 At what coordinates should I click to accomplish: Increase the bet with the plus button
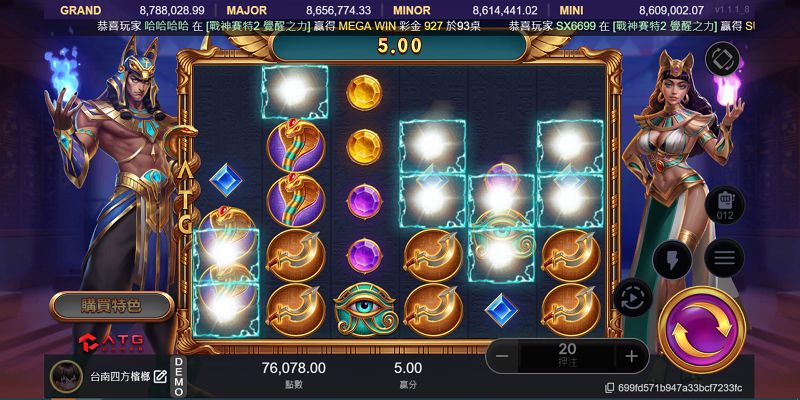tap(631, 356)
